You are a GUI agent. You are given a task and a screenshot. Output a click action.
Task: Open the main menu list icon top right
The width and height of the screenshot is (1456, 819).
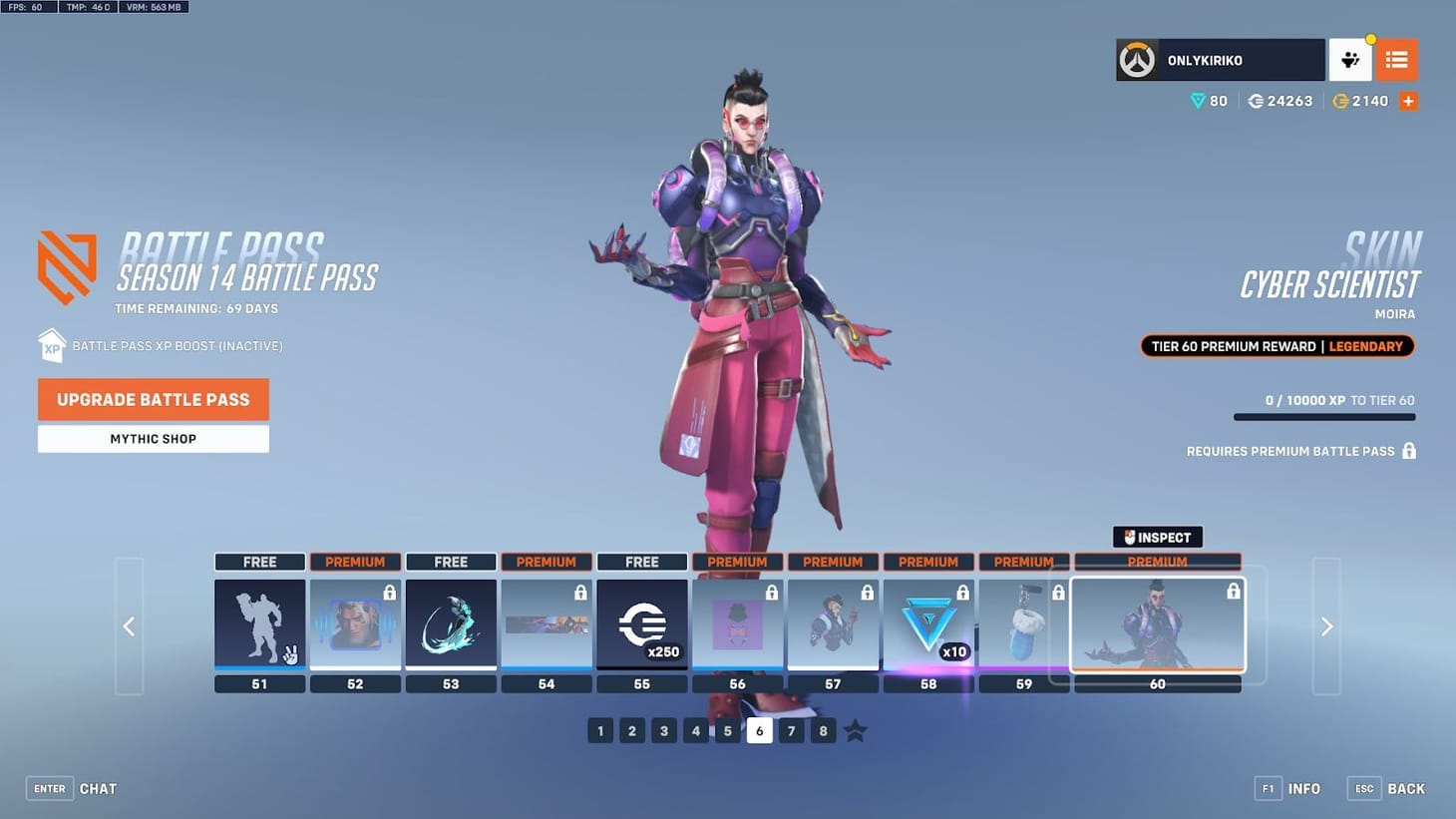[x=1396, y=60]
